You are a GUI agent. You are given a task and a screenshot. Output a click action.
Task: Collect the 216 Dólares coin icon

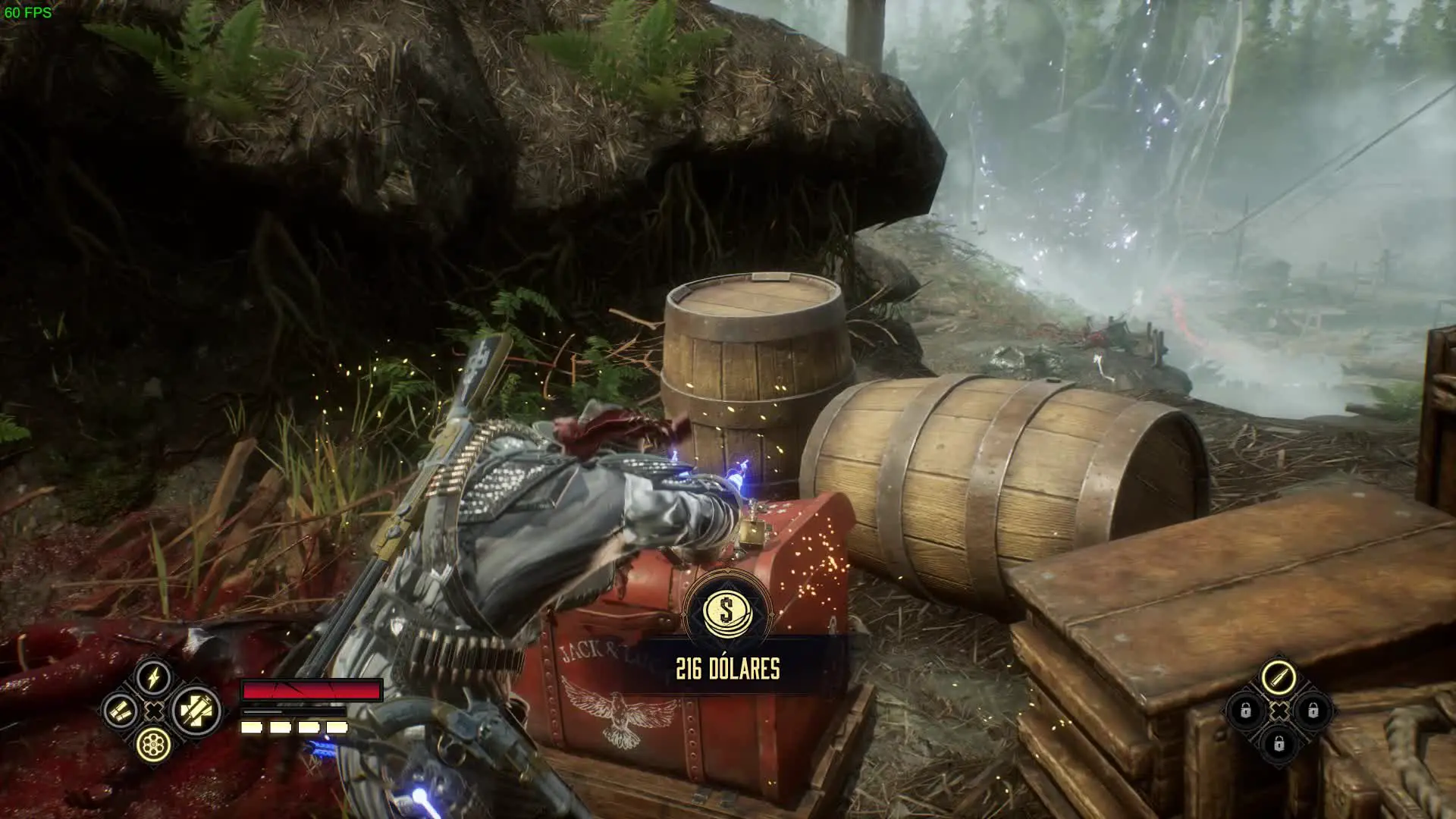726,610
